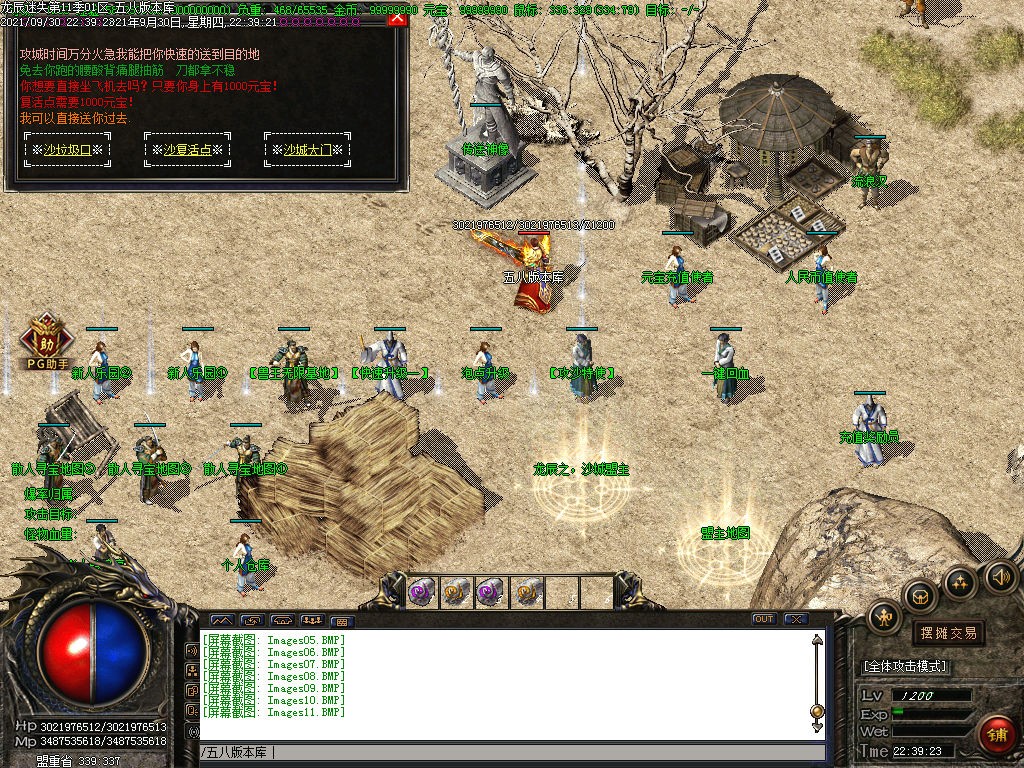Viewport: 1024px width, 768px height.
Task: Toggle the 全体攻击模式 attack mode label
Action: coord(905,666)
